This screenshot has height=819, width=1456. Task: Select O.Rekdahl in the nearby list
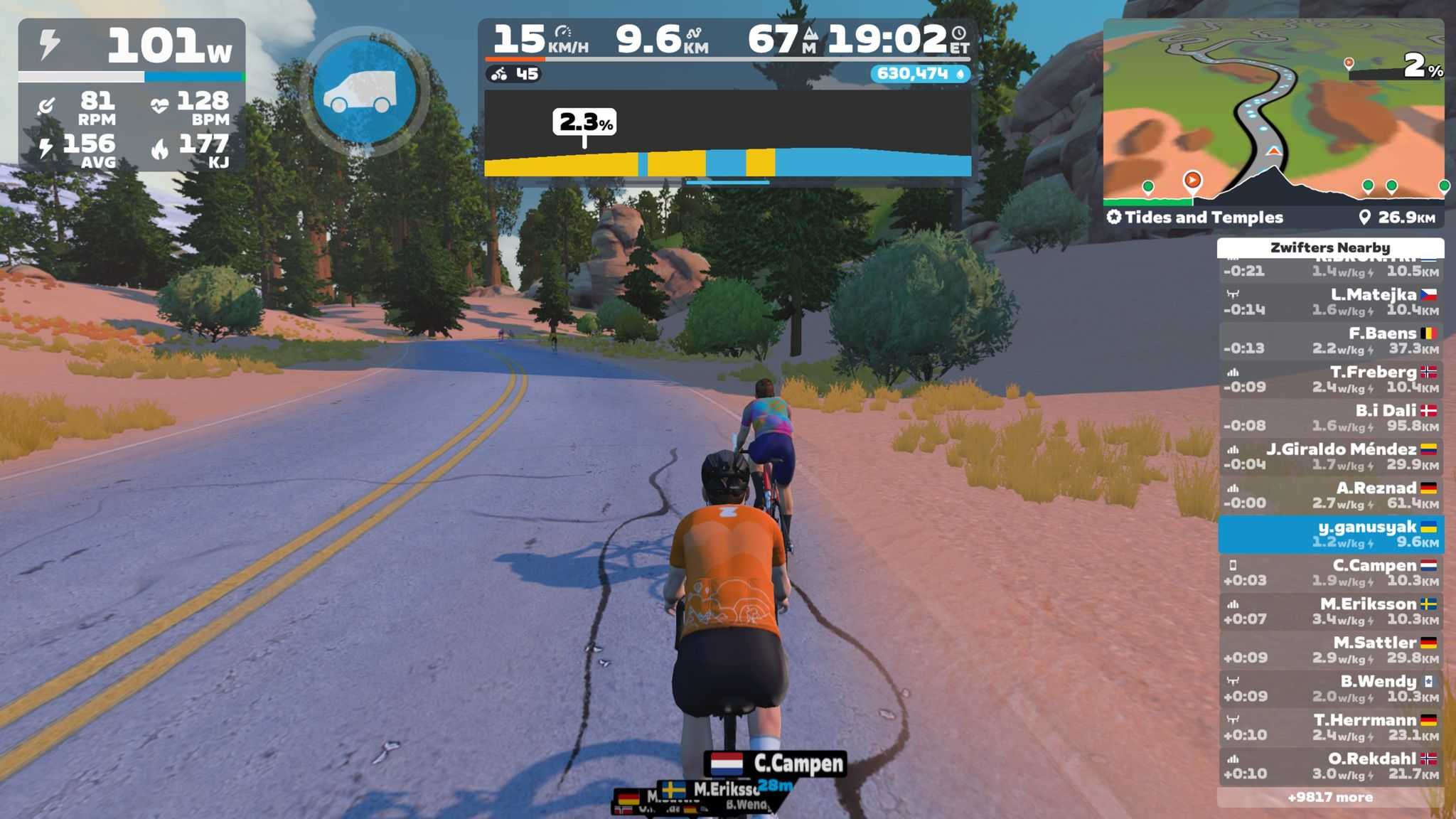1330,766
